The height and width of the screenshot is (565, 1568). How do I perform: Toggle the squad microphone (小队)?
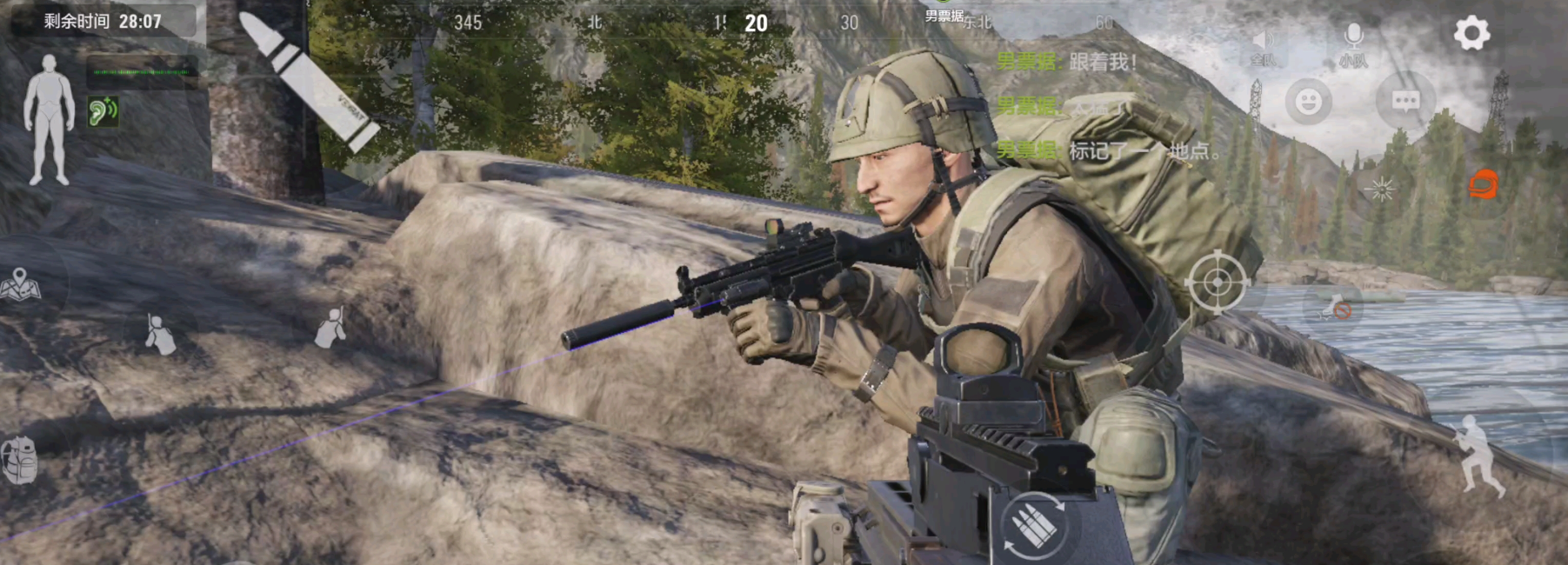click(1352, 43)
